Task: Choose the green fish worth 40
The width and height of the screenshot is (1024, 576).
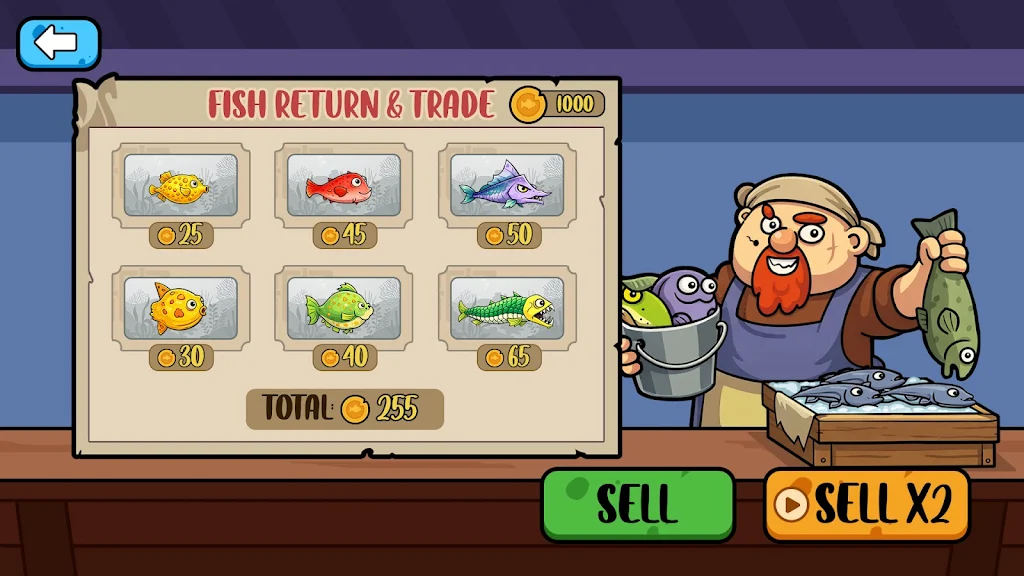Action: pos(343,307)
